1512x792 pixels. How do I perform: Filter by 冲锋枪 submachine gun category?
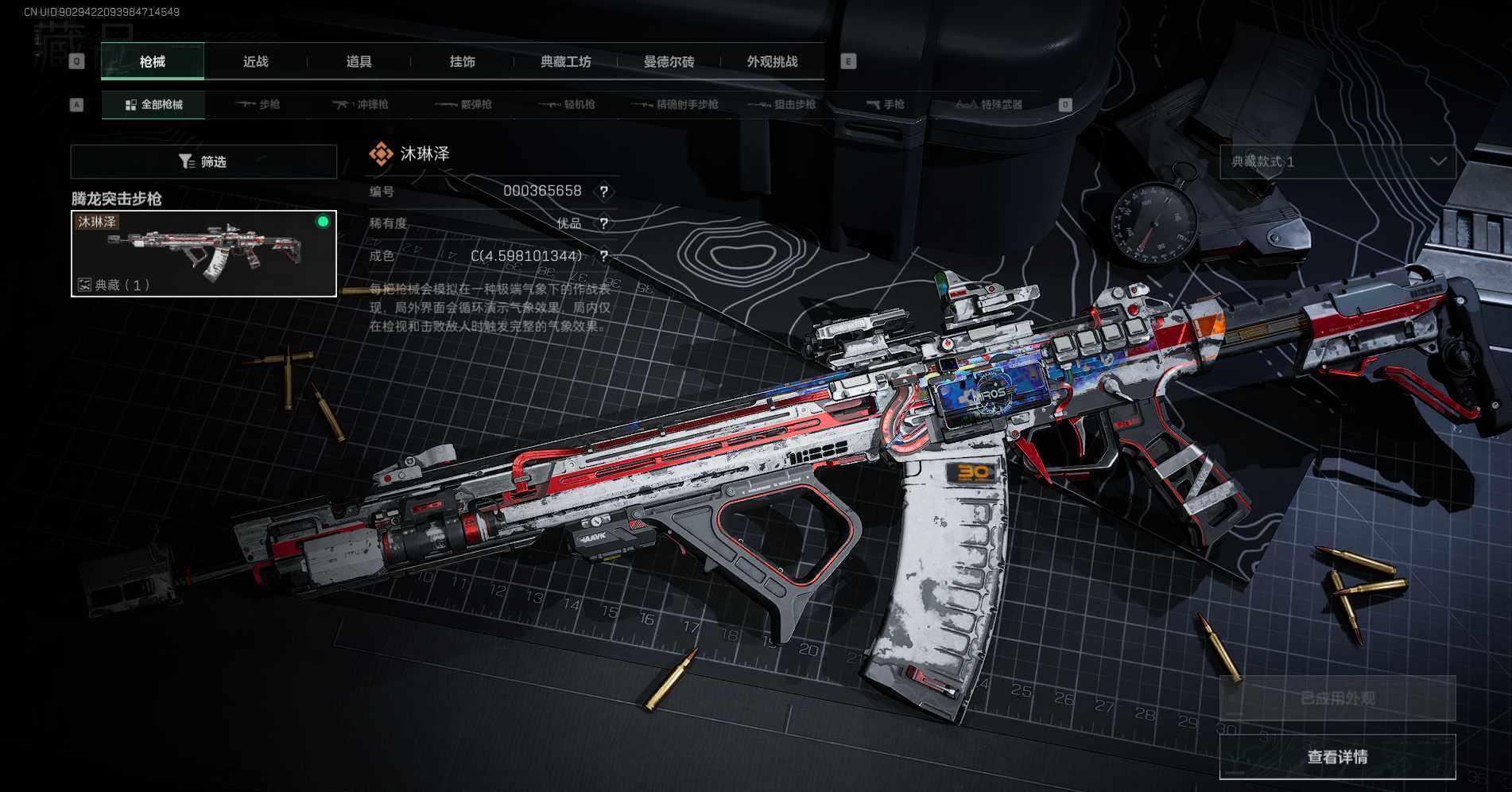[x=360, y=105]
